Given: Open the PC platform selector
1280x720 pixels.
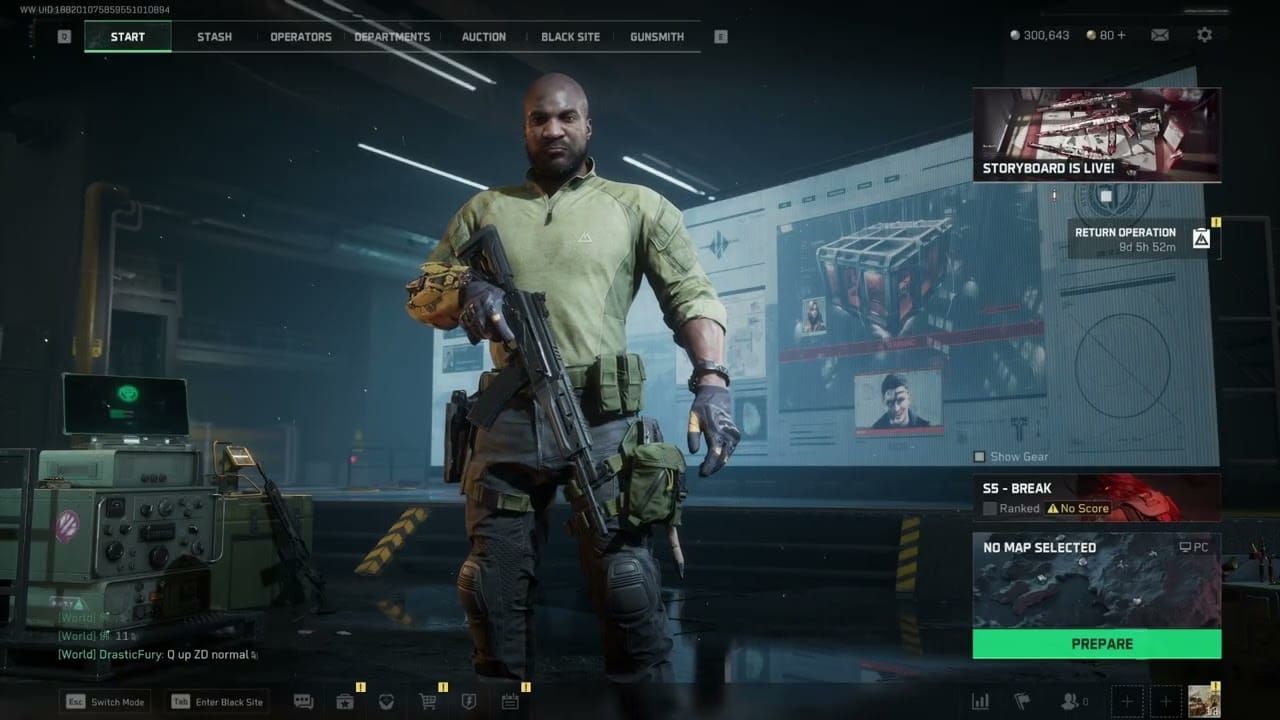Looking at the screenshot, I should [1194, 547].
